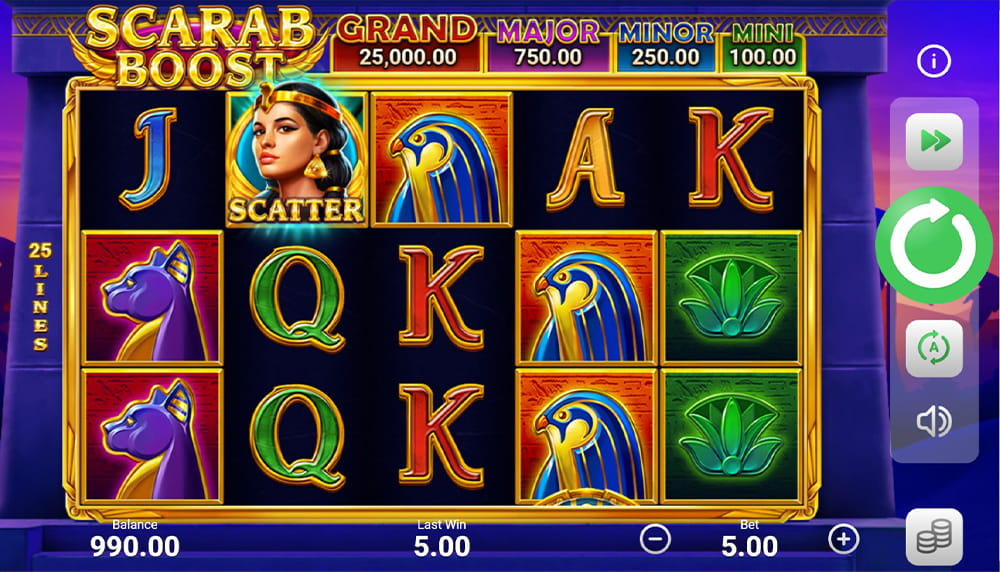Viewport: 1000px width, 572px height.
Task: Open the coin stack bet menu
Action: click(x=934, y=537)
